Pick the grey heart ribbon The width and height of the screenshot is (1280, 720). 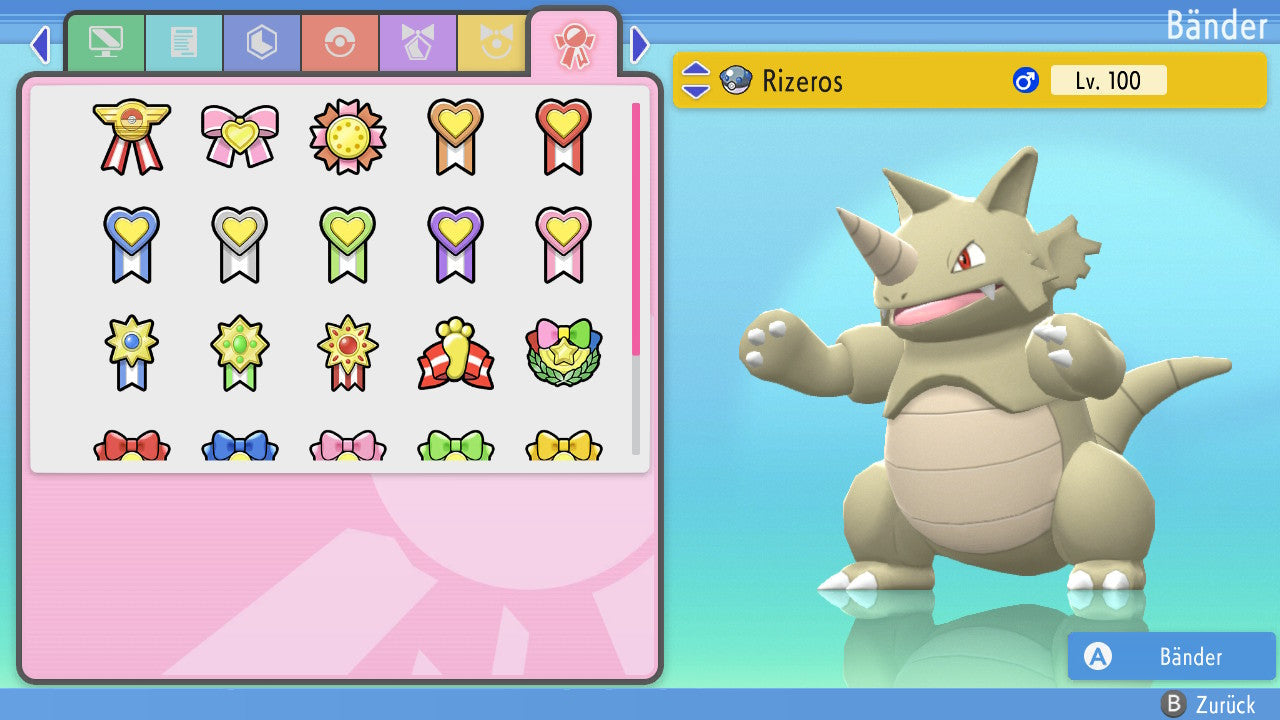pyautogui.click(x=240, y=244)
